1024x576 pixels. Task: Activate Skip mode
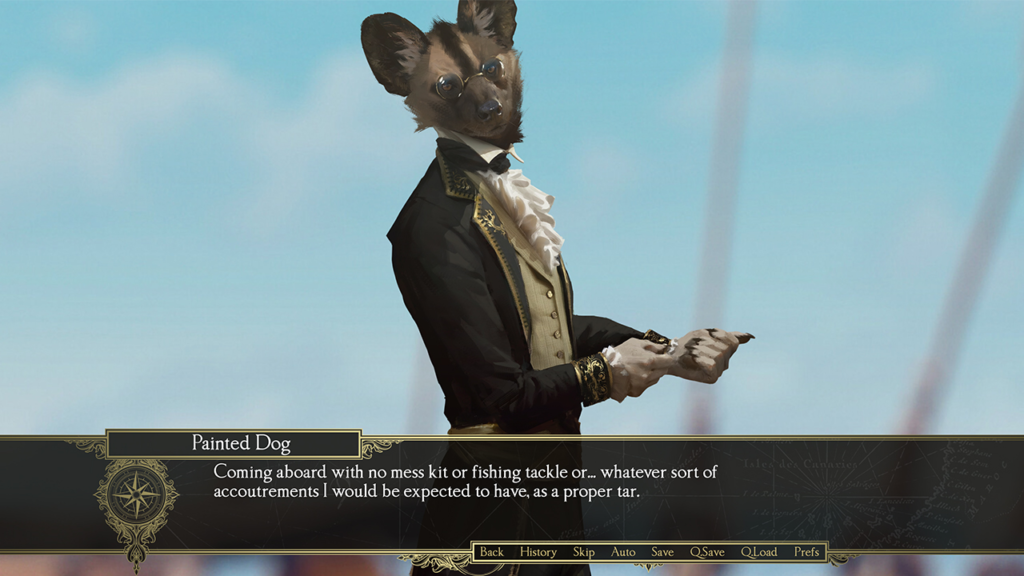[584, 552]
